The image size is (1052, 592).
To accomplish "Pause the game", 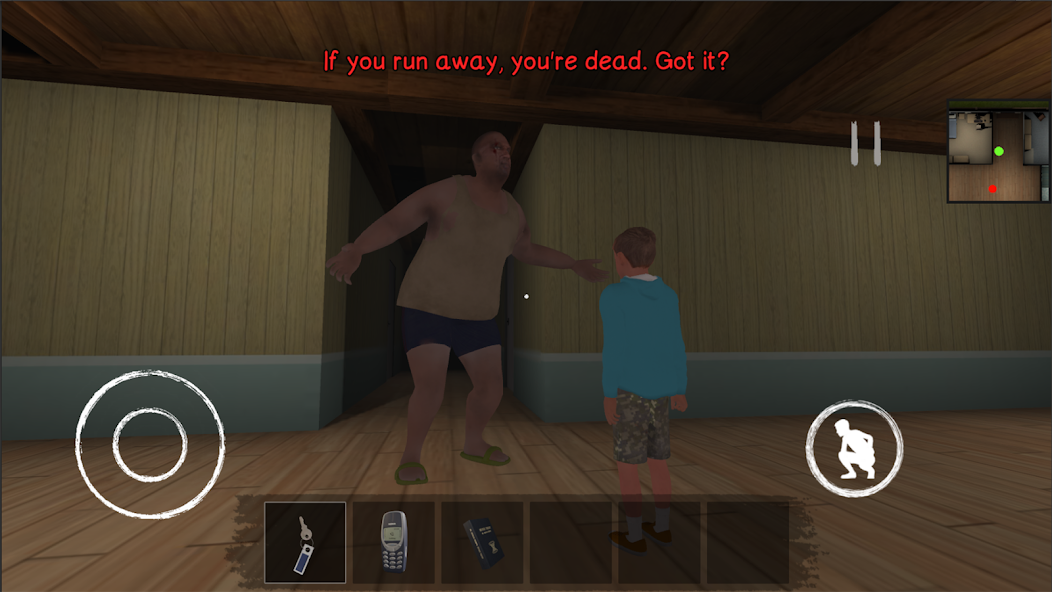I will click(865, 143).
